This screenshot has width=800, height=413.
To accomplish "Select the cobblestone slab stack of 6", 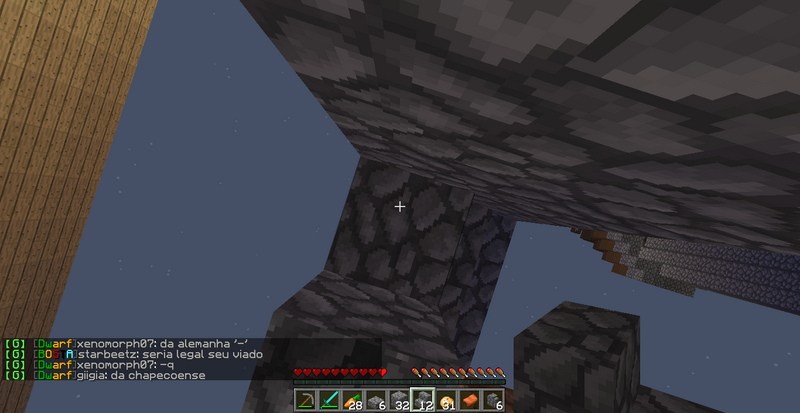I will point(376,401).
